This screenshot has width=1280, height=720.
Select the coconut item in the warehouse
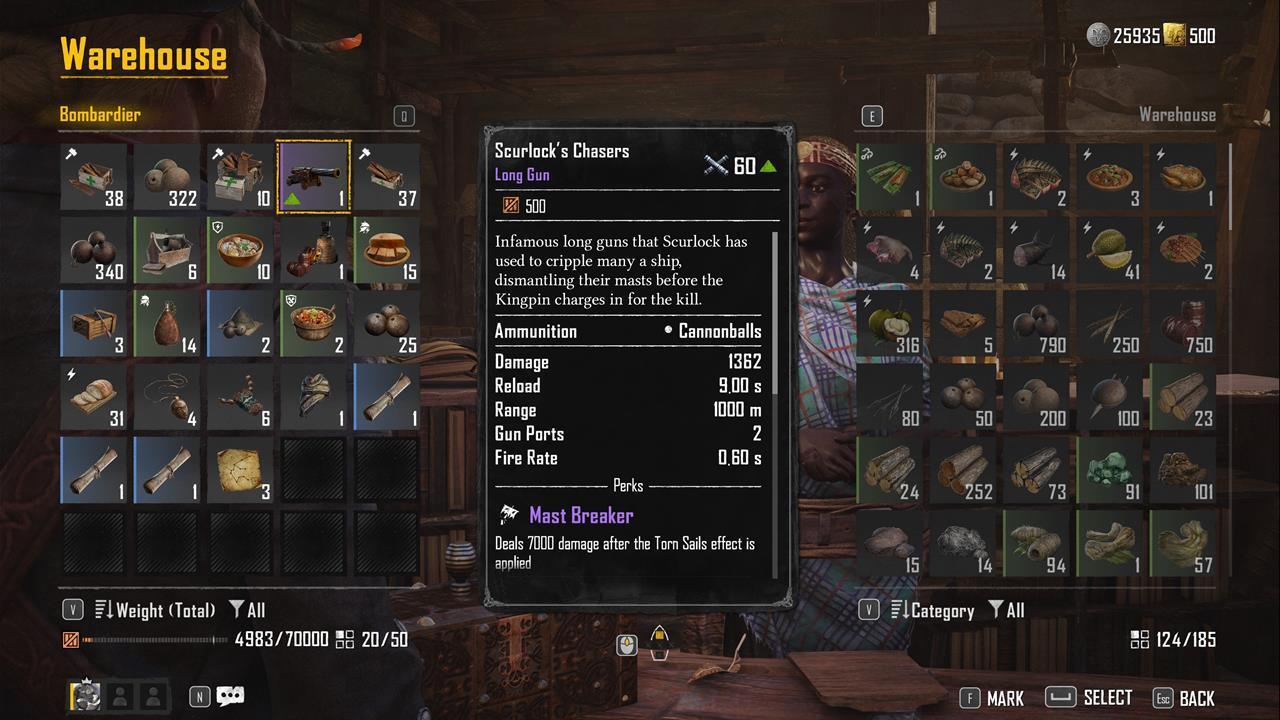(x=888, y=322)
